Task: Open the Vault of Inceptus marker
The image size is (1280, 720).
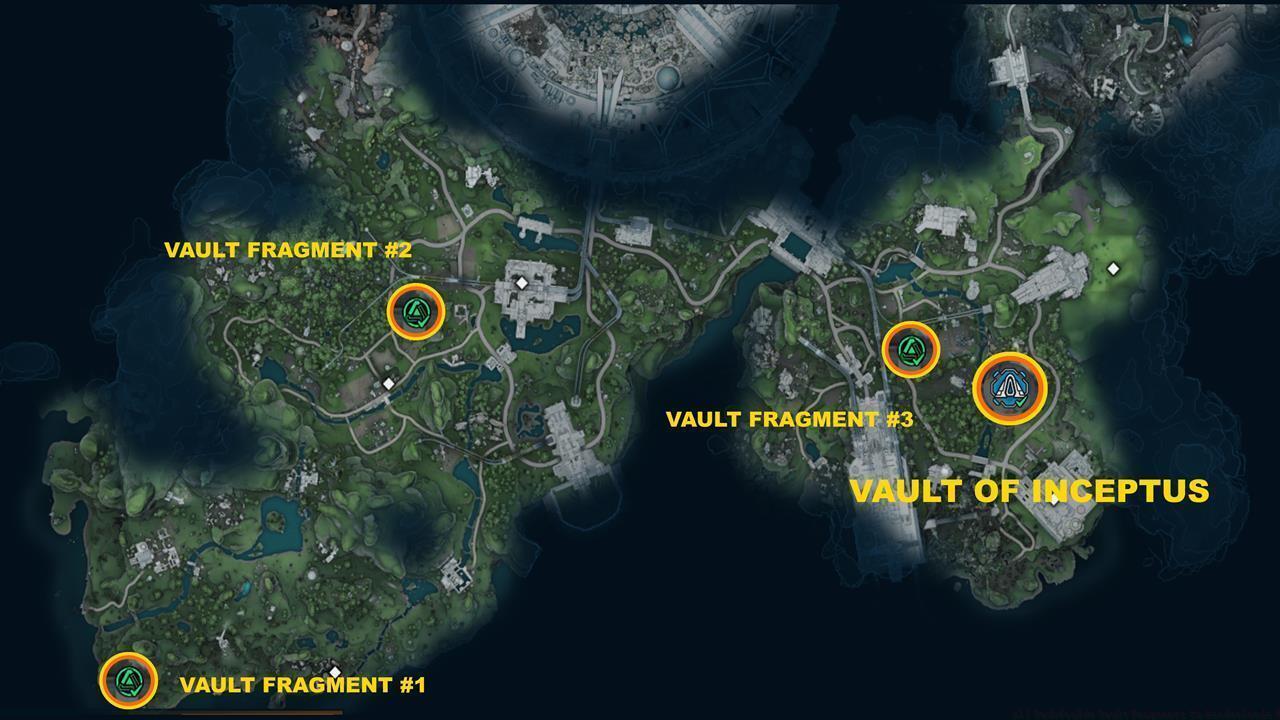Action: click(1010, 388)
